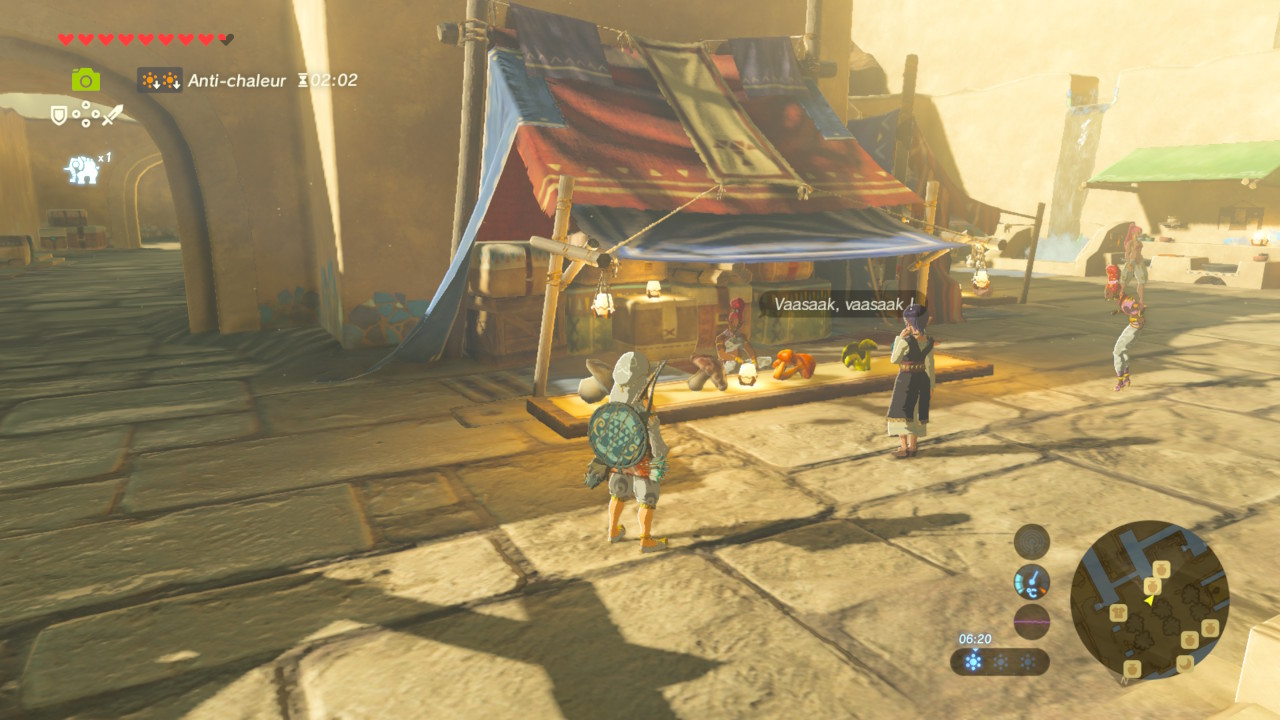This screenshot has width=1280, height=720.
Task: Click the thermometer temperature gauge
Action: click(x=1032, y=581)
